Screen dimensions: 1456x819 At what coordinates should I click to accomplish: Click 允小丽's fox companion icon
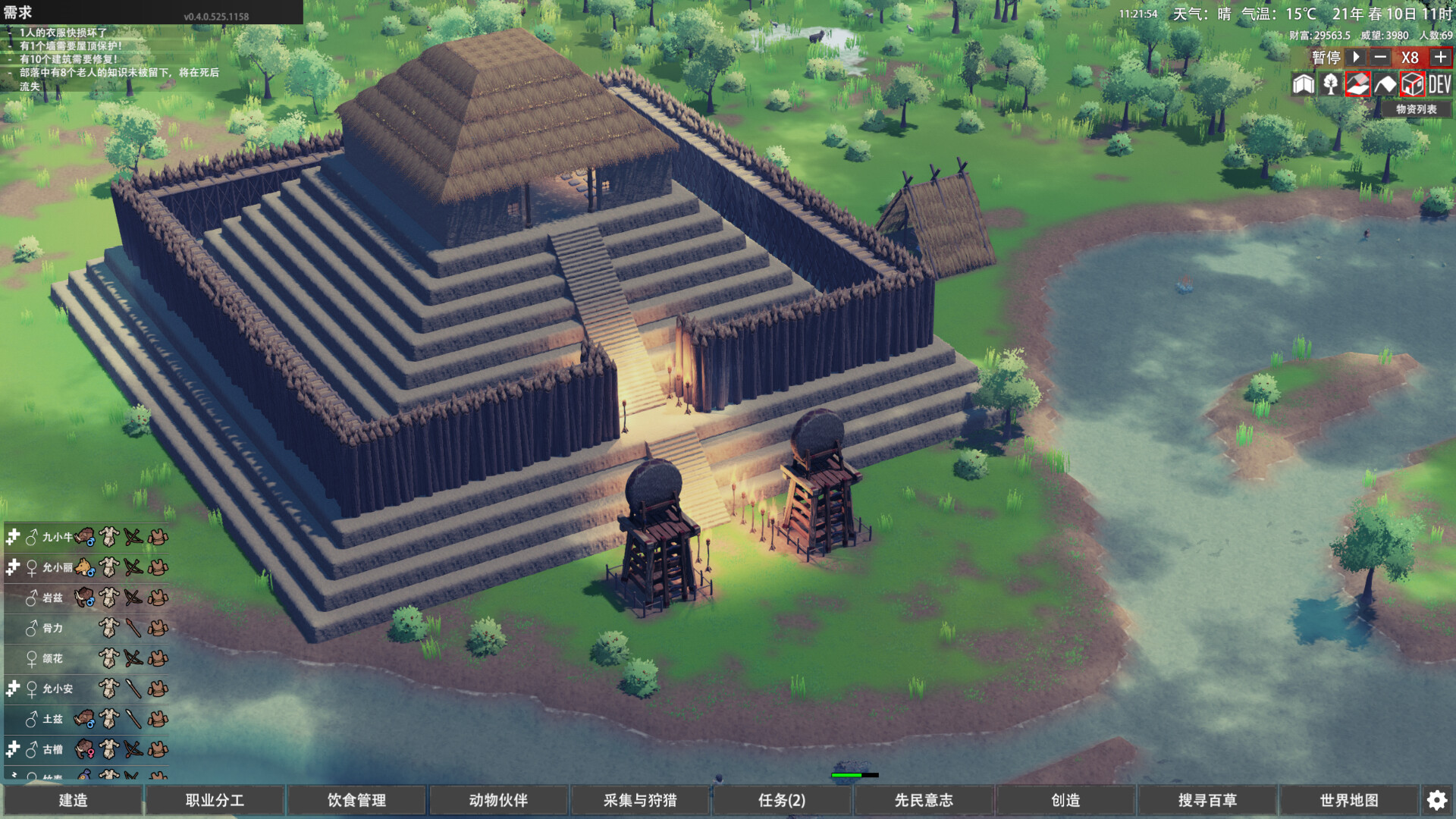[83, 567]
